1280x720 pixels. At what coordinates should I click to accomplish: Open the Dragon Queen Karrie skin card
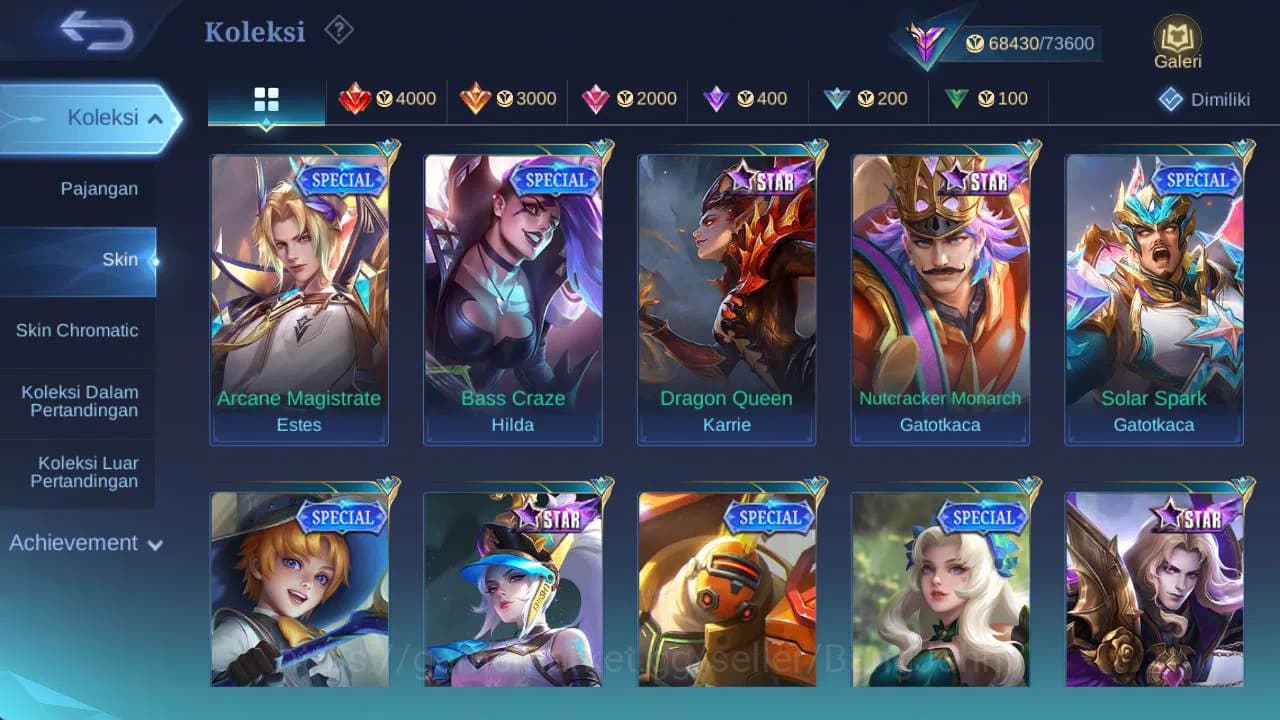[726, 295]
